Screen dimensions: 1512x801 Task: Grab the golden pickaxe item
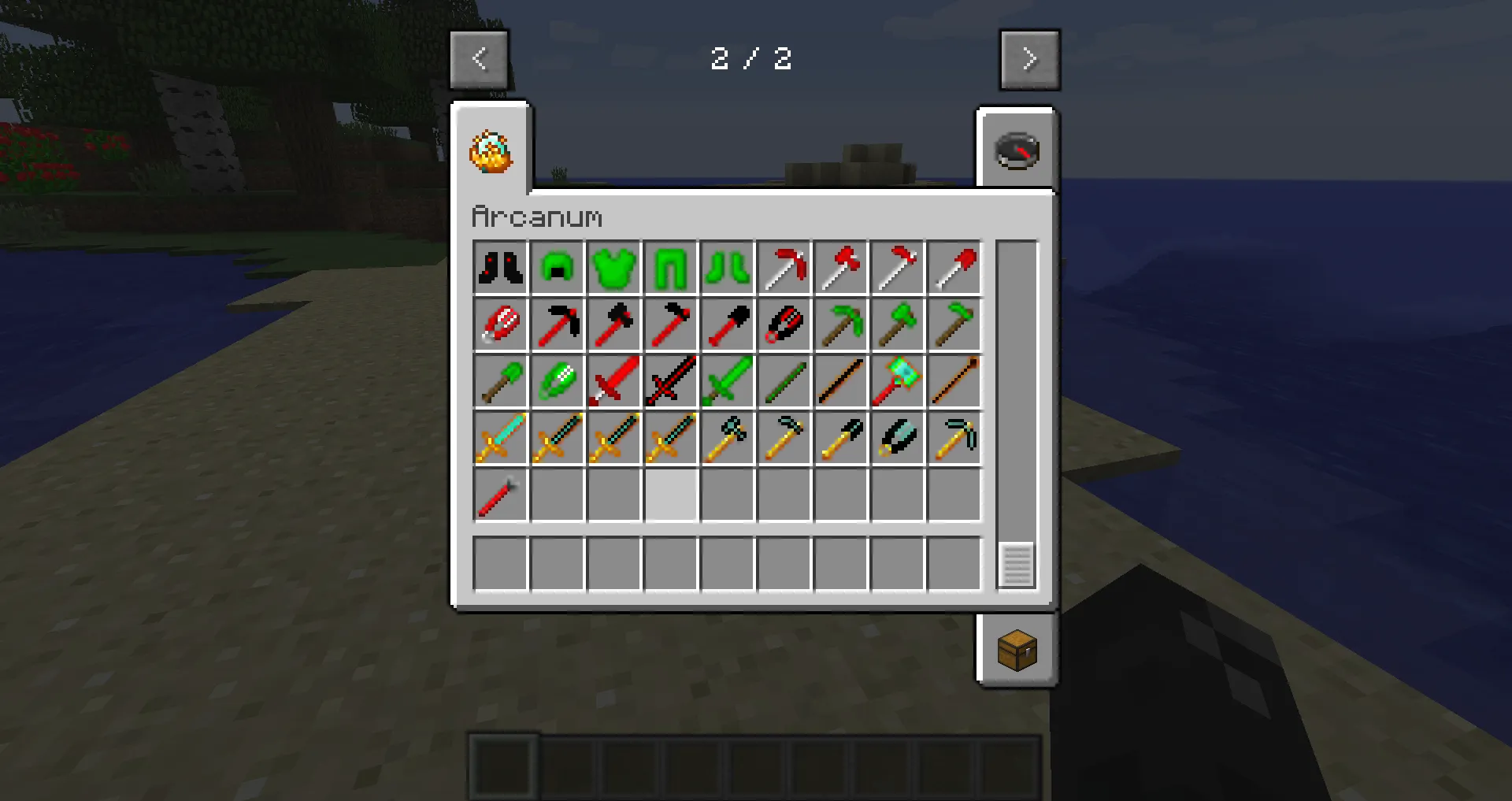954,438
